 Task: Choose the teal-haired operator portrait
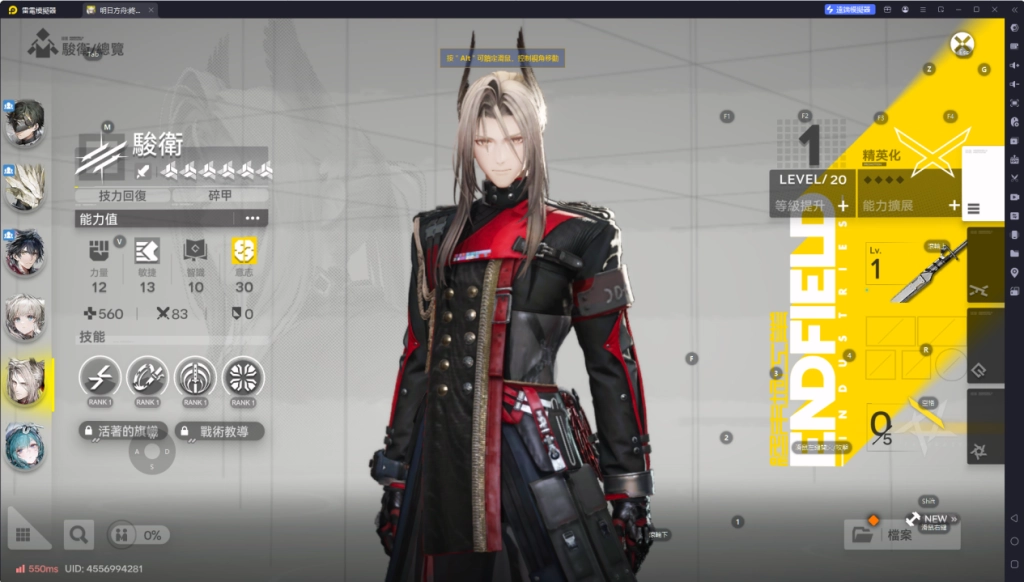[24, 446]
